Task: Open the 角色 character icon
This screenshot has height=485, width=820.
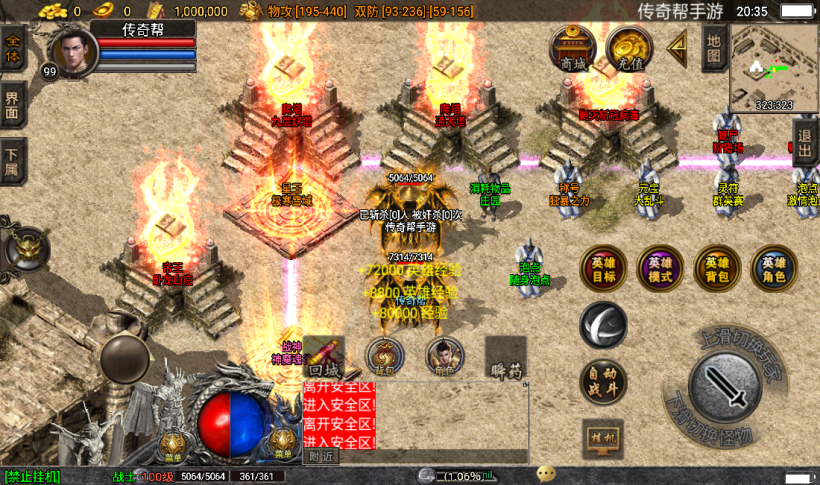Action: pyautogui.click(x=445, y=356)
